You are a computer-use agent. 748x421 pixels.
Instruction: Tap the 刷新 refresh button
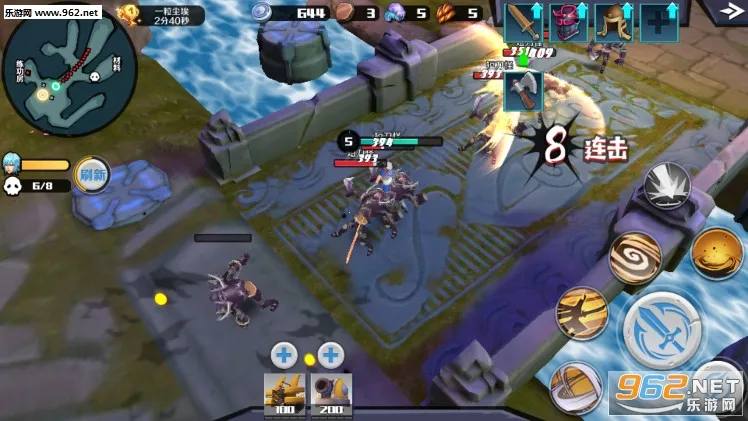[x=92, y=173]
